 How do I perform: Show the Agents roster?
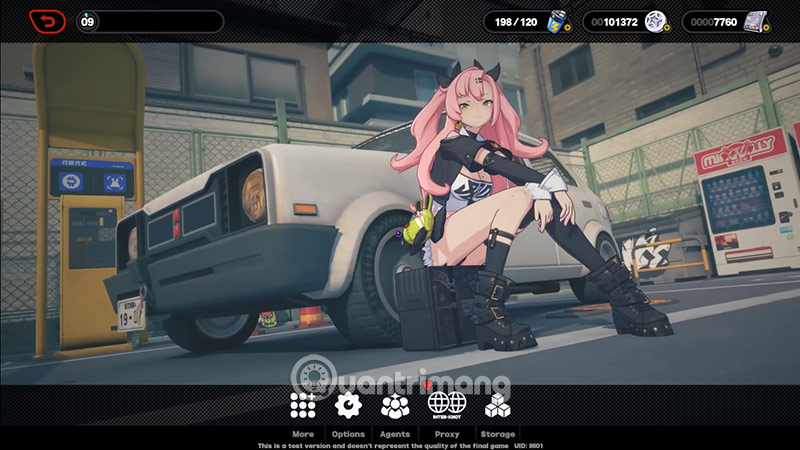(395, 405)
